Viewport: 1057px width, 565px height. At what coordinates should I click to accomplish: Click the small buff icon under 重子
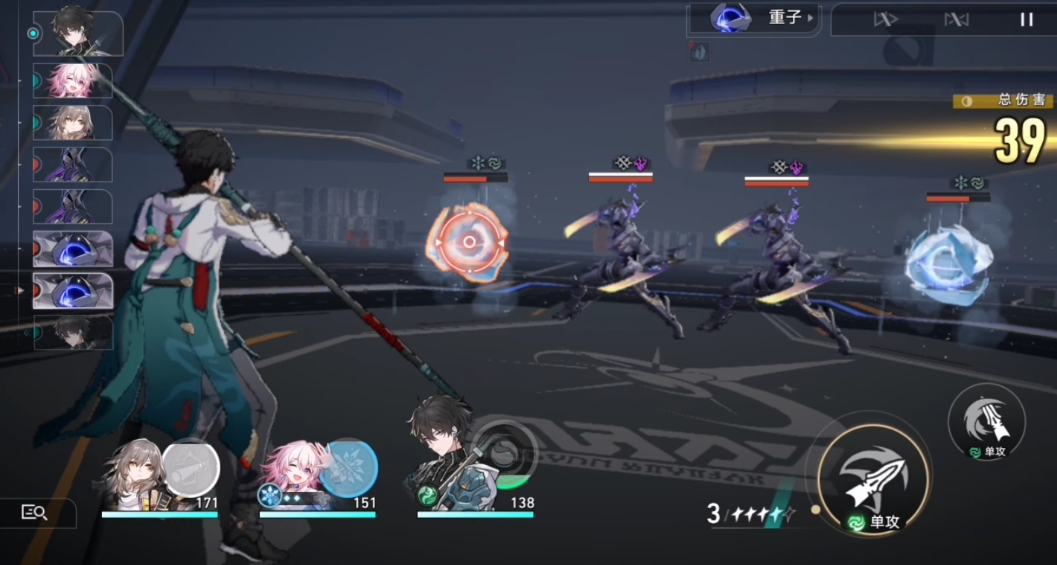coord(700,53)
